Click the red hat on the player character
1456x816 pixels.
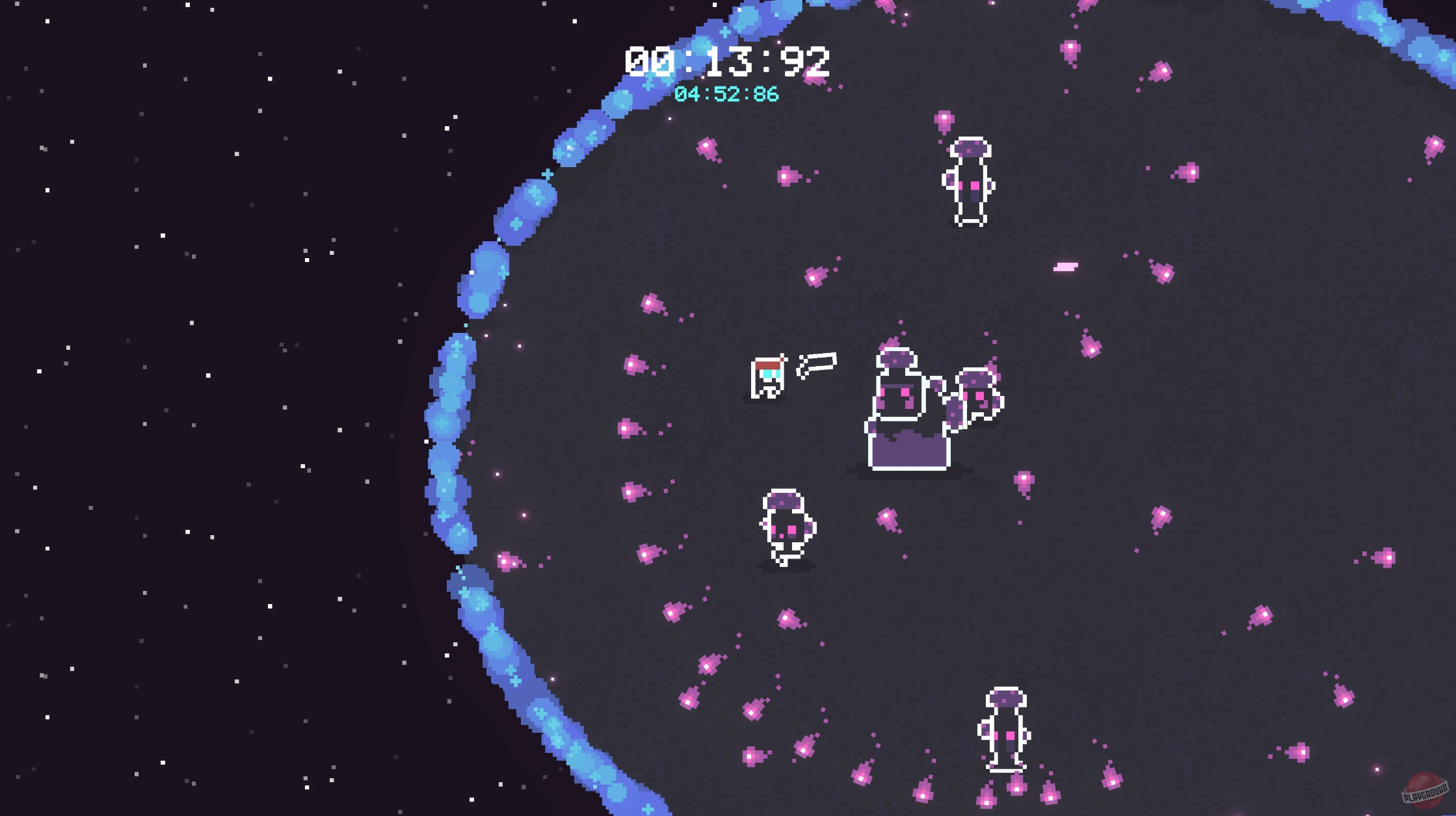(x=768, y=365)
